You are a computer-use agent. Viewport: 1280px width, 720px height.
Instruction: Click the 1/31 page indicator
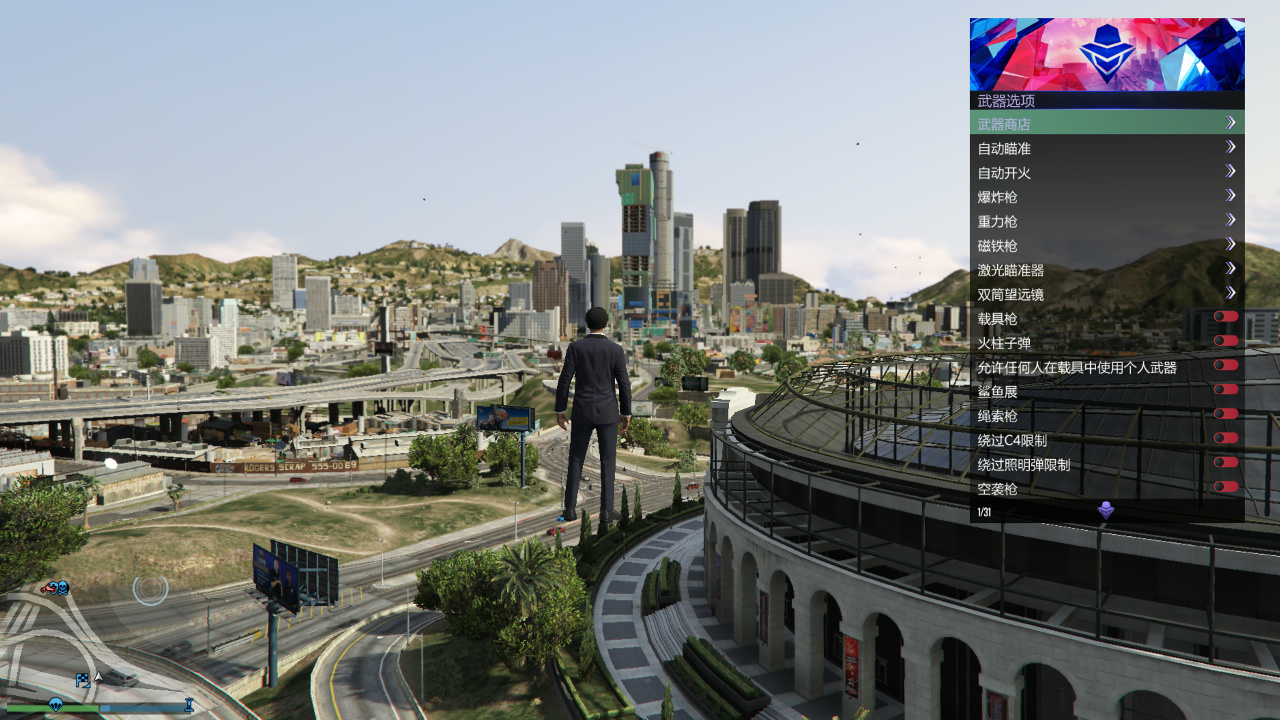(x=984, y=510)
